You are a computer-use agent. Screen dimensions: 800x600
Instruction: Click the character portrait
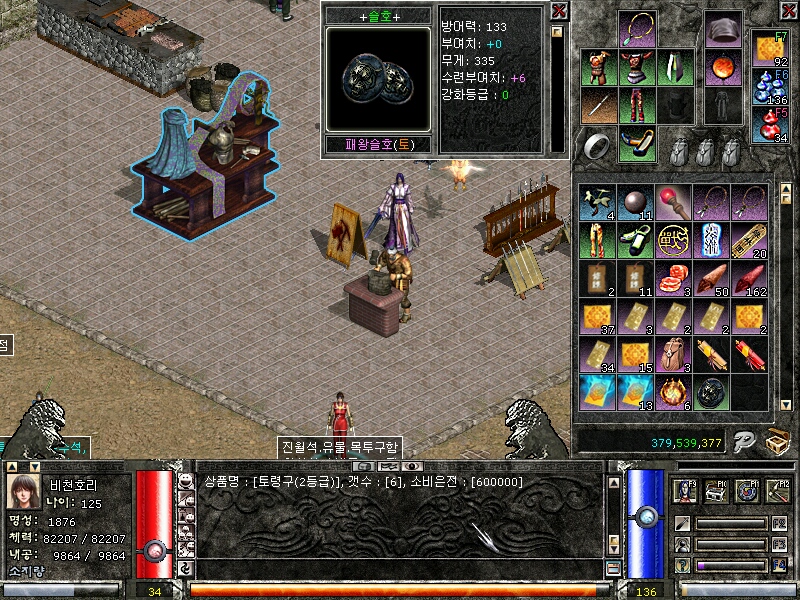click(22, 491)
